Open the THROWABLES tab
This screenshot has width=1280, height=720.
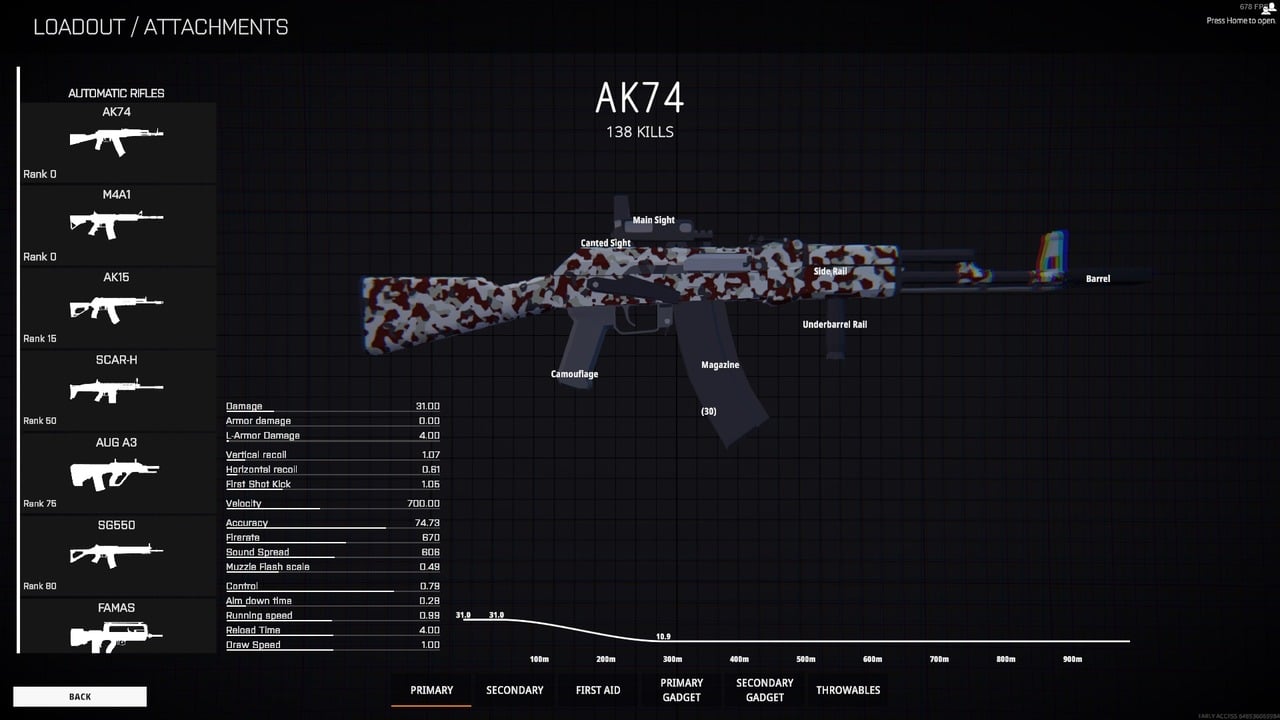click(847, 690)
